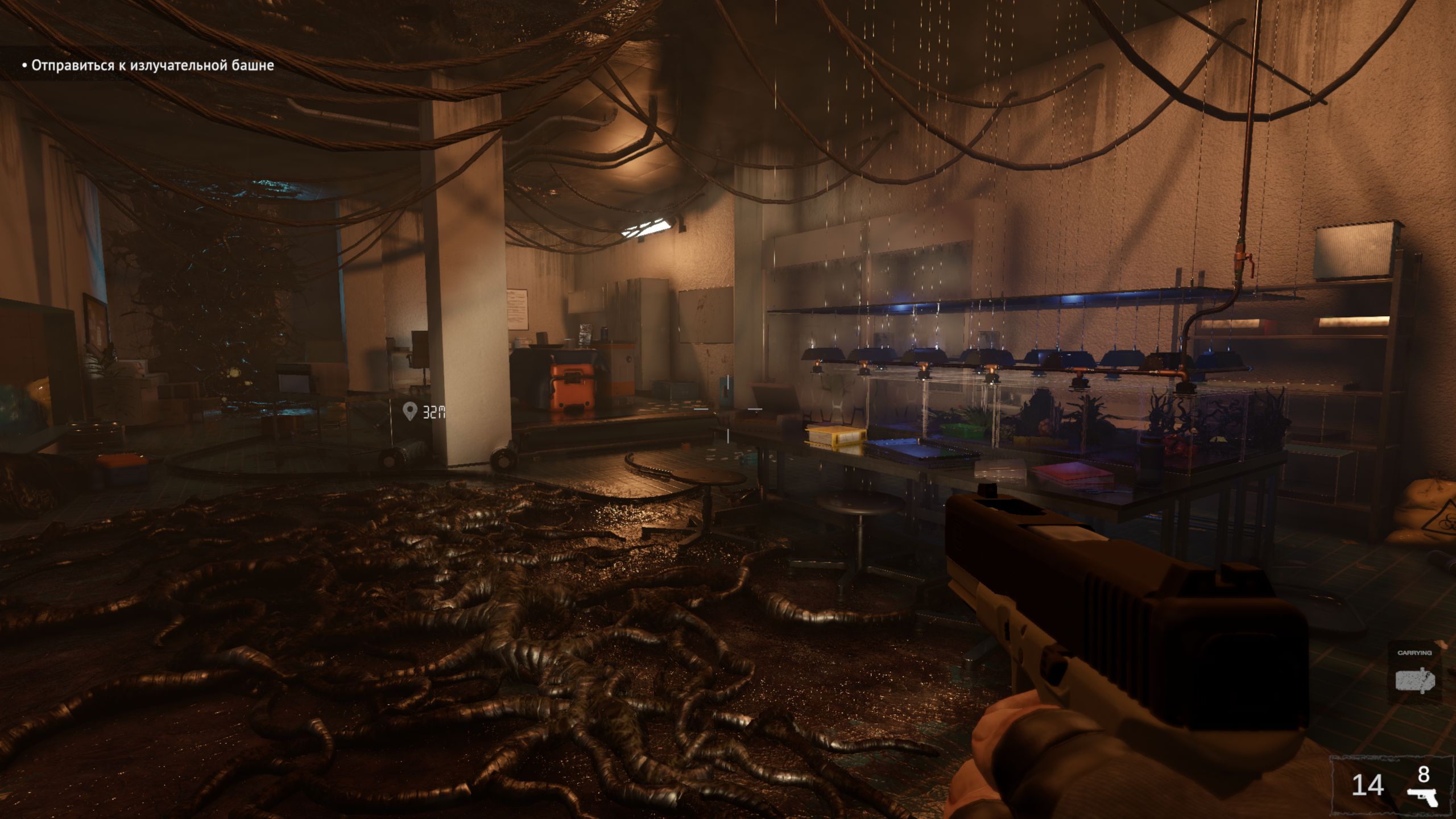Choose the pistol weapon icon
The height and width of the screenshot is (819, 1456).
(1422, 796)
